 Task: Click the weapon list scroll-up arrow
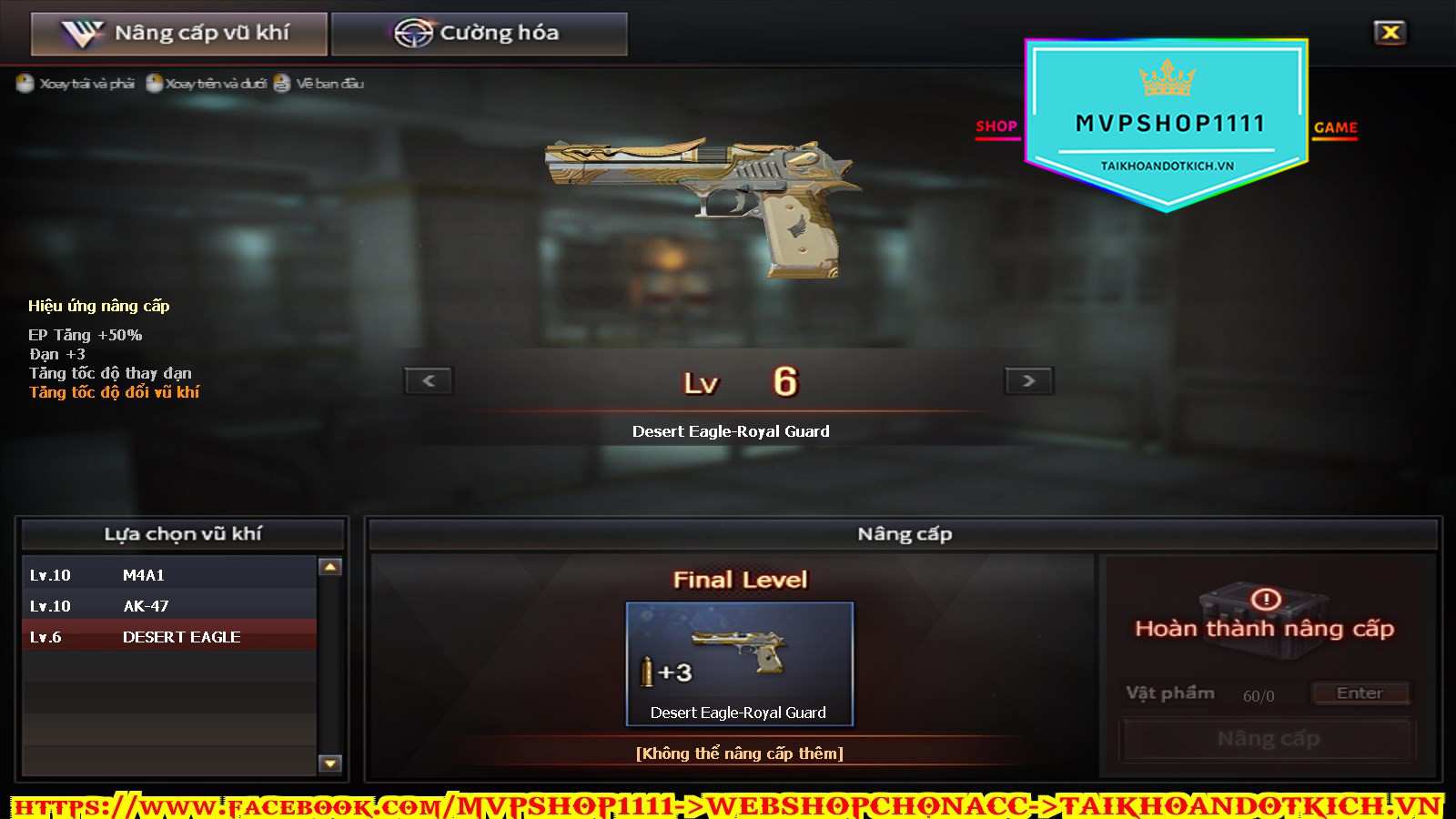point(330,567)
